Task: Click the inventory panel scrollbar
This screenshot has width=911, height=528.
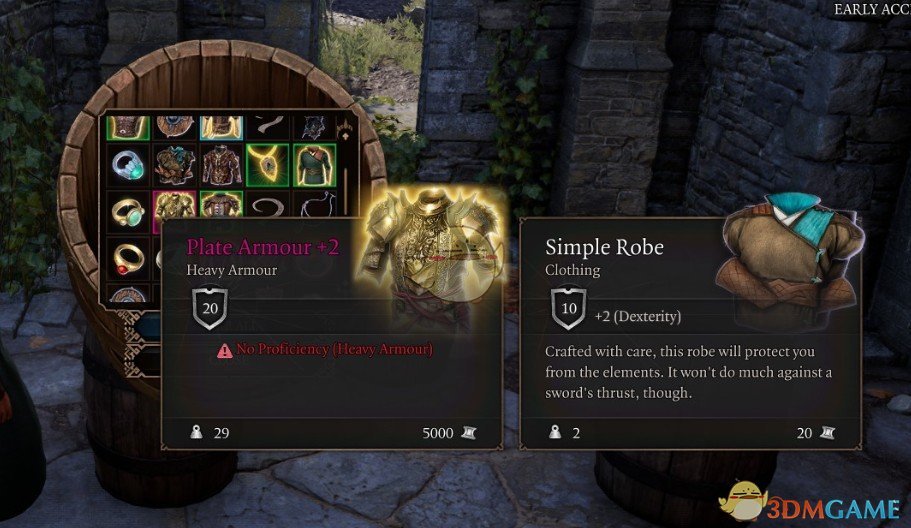Action: pyautogui.click(x=347, y=185)
